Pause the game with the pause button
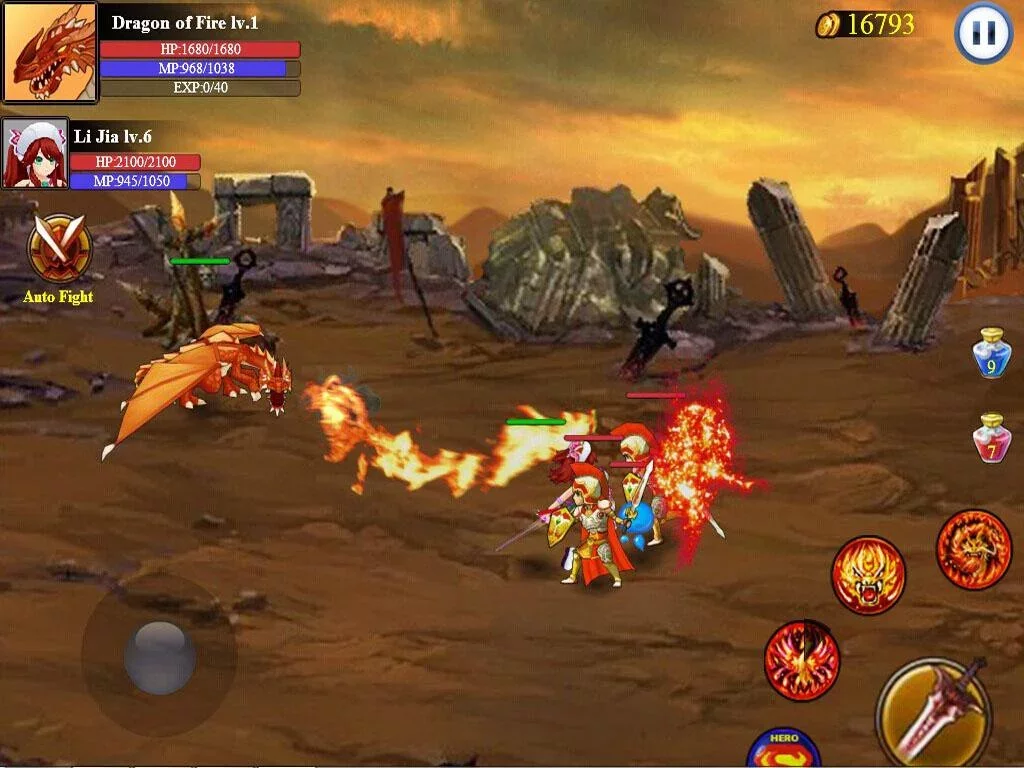1024x768 pixels. pyautogui.click(x=984, y=33)
